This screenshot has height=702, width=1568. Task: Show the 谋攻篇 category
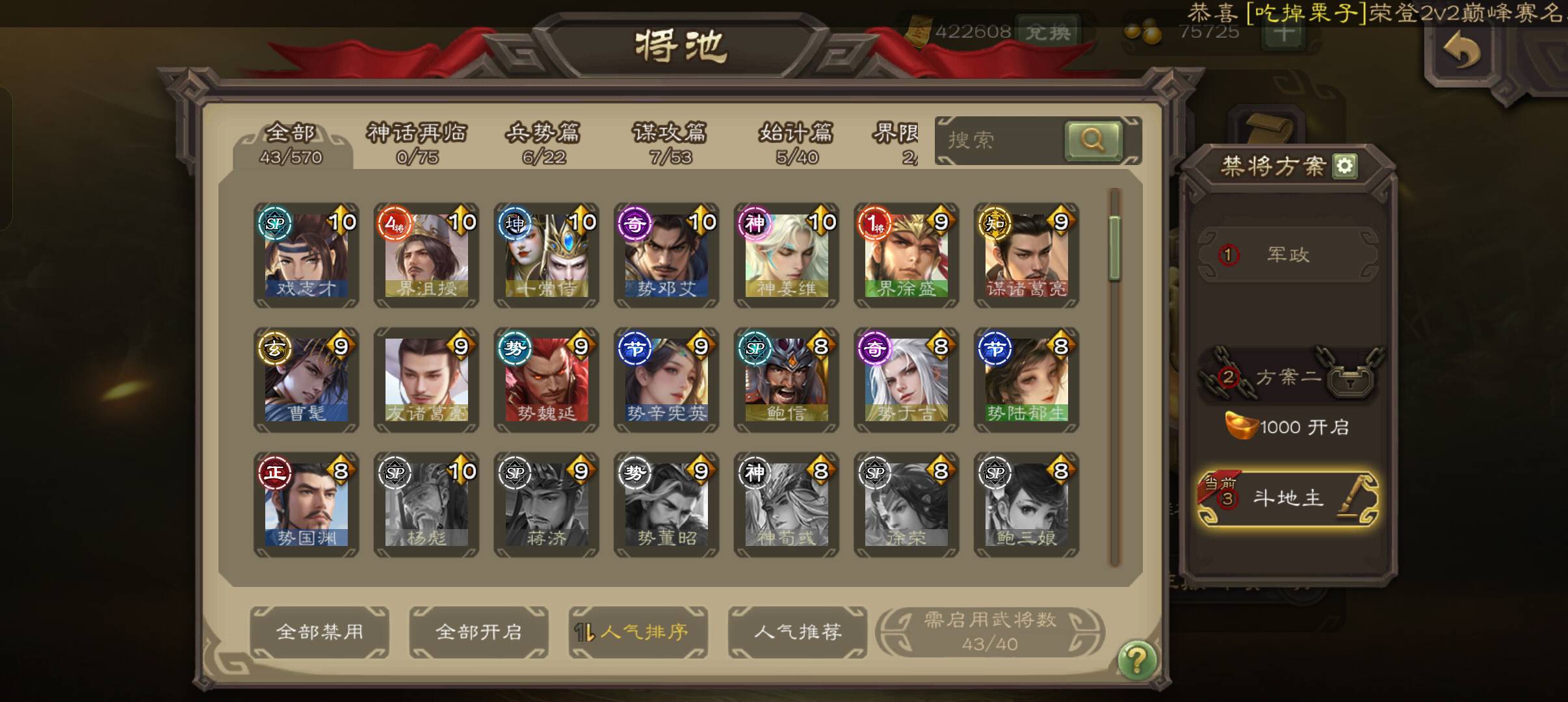point(670,143)
